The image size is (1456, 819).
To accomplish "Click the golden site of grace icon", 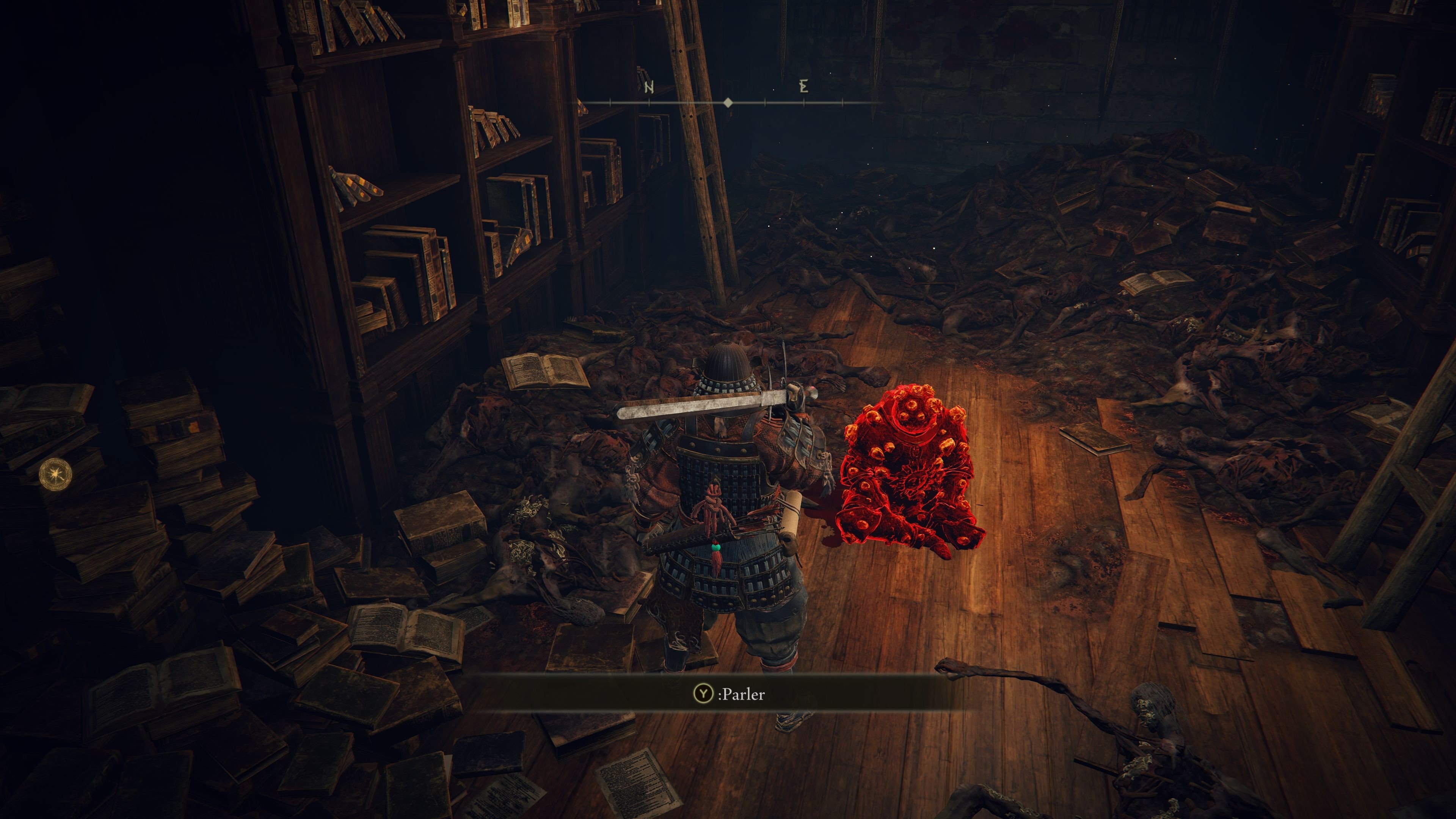I will (55, 474).
